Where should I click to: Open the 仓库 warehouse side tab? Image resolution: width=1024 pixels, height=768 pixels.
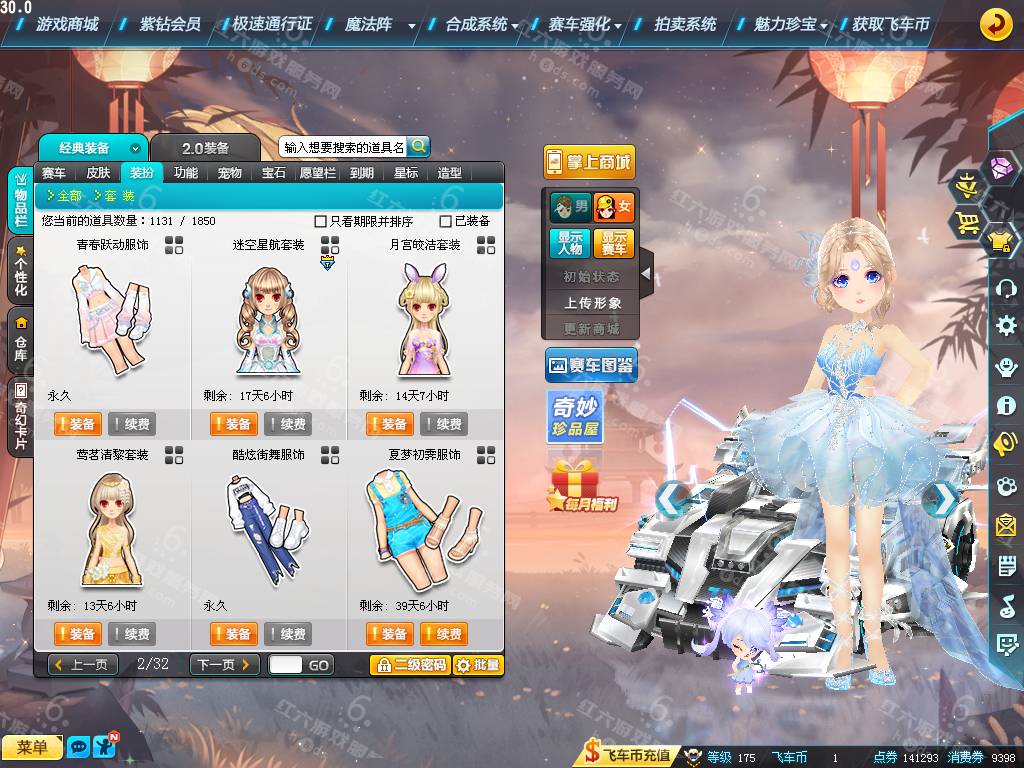21,337
